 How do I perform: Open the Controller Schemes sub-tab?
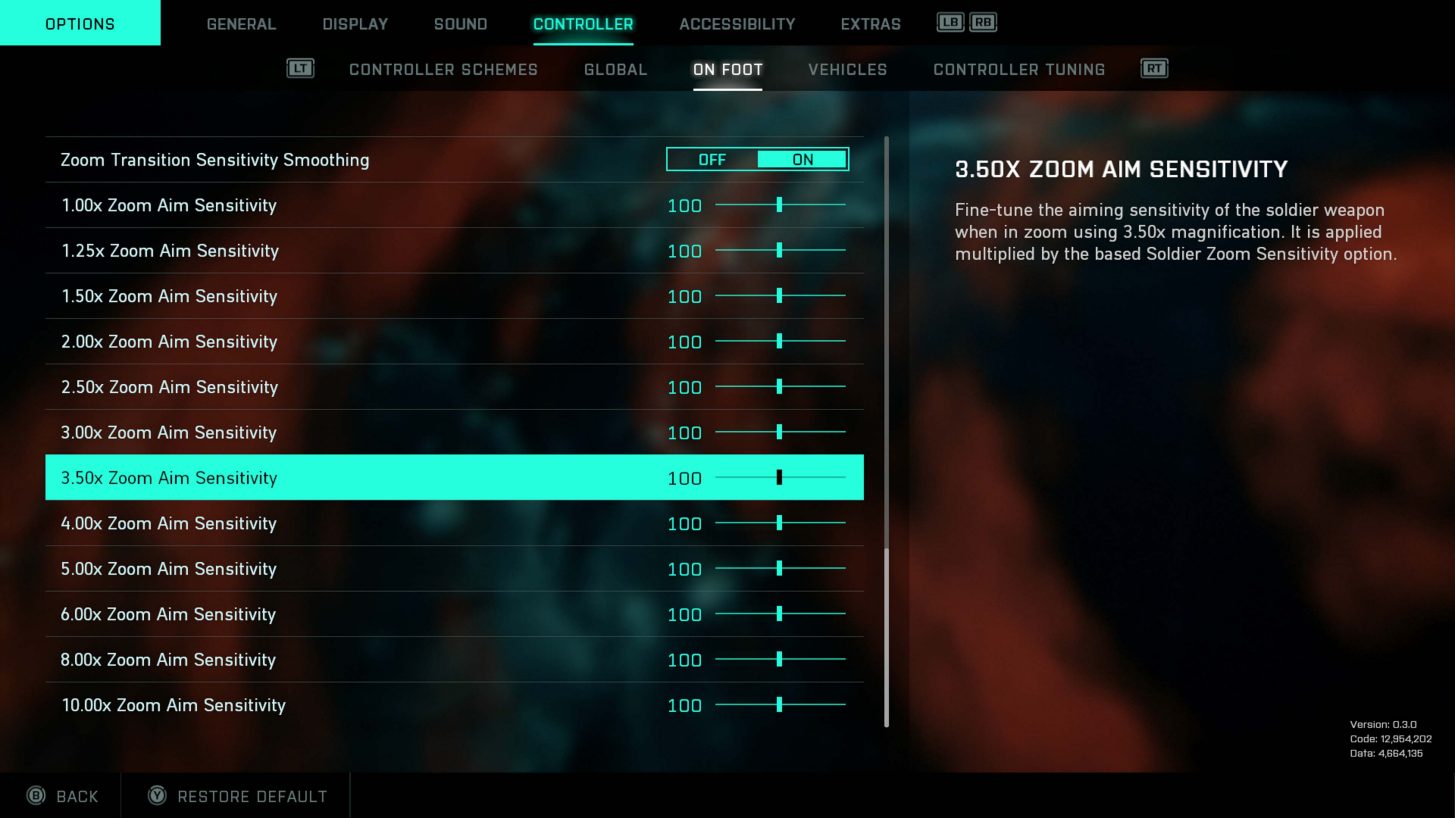[443, 69]
